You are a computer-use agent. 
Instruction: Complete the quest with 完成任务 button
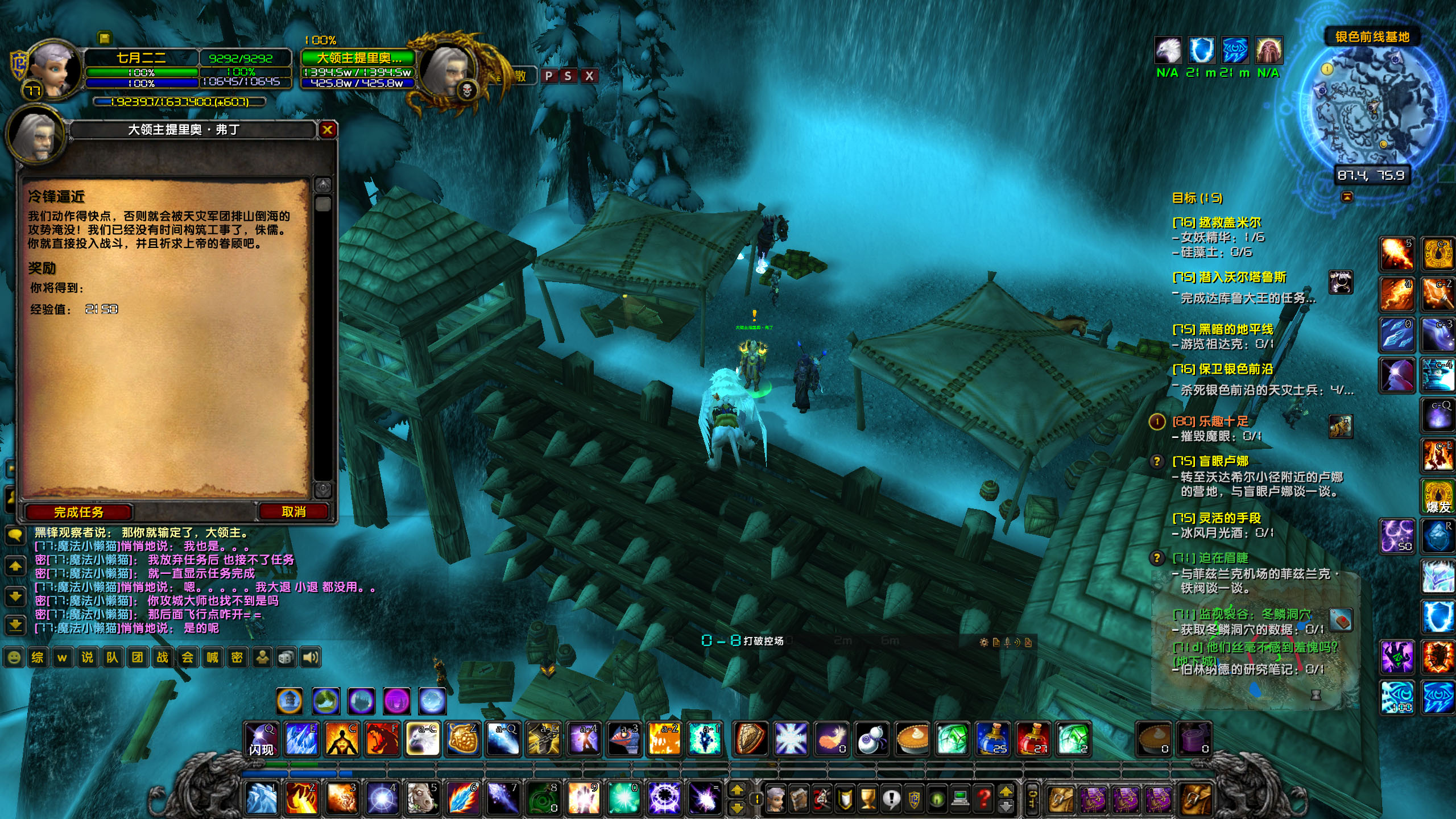[x=78, y=512]
